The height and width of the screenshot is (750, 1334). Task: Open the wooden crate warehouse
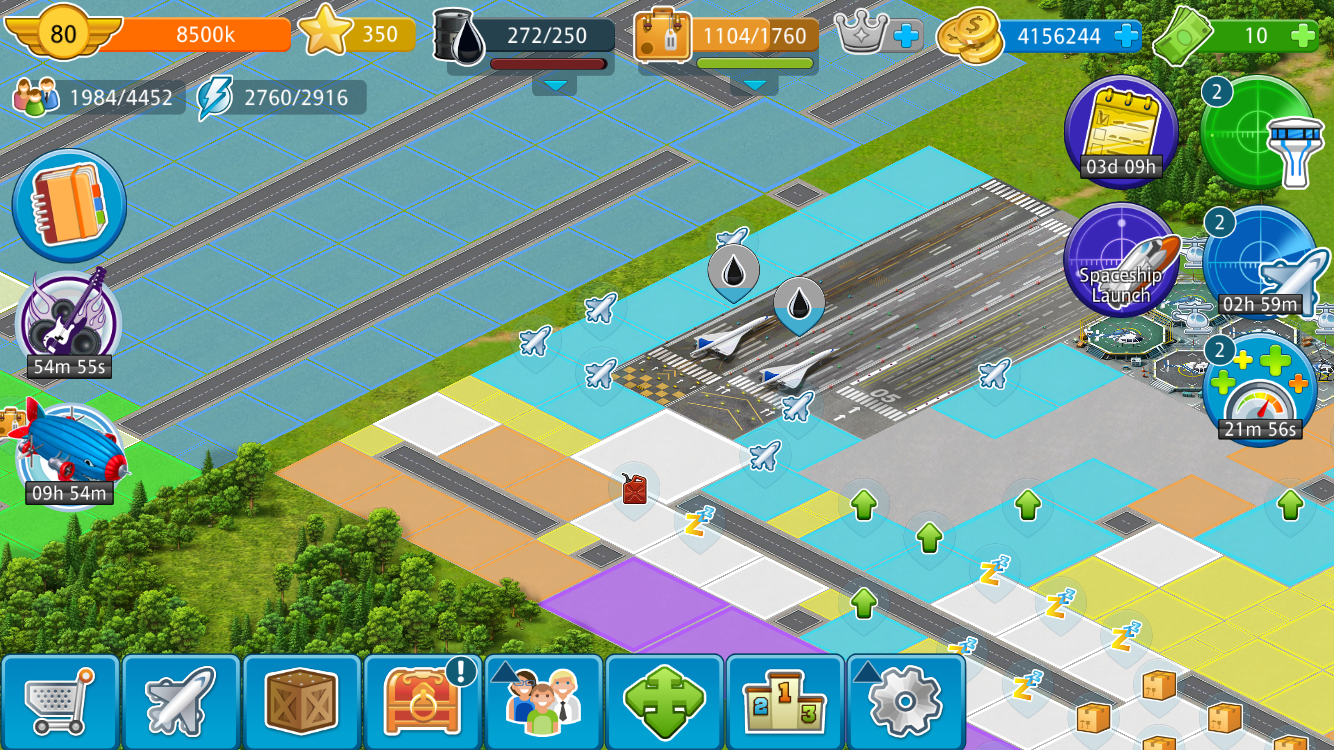pos(302,701)
